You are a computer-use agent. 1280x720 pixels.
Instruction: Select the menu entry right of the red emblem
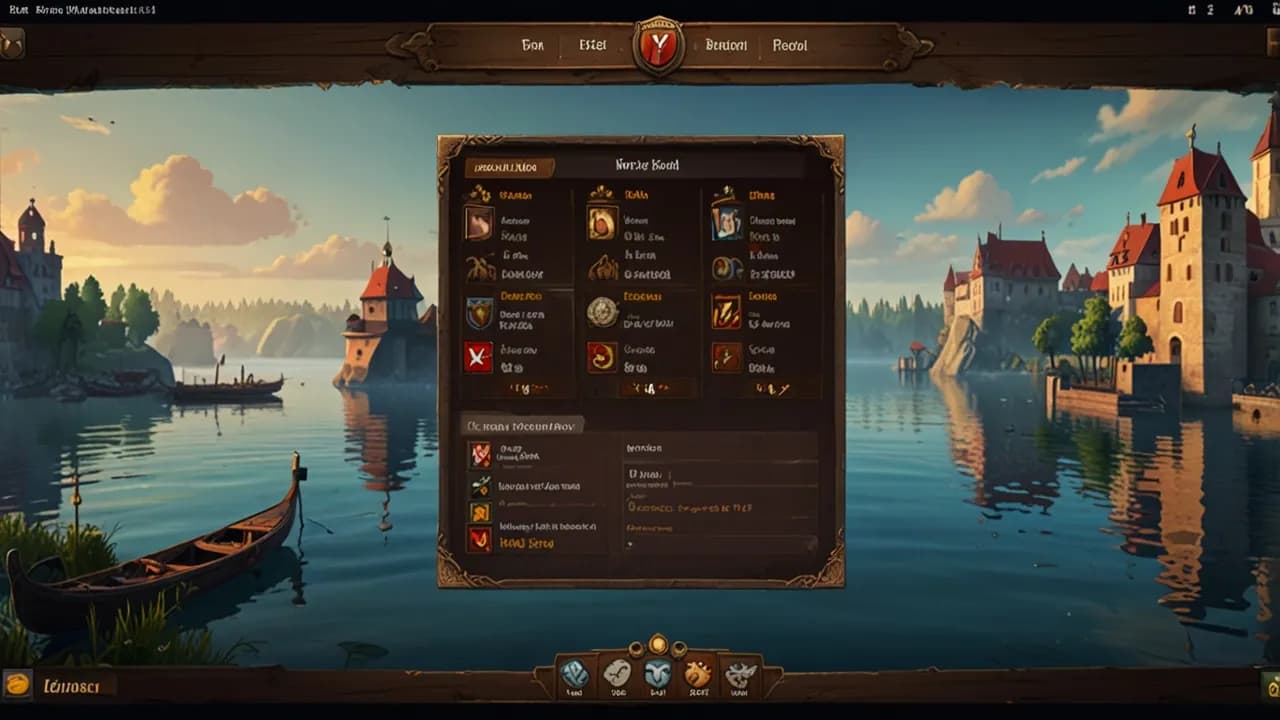coord(726,45)
